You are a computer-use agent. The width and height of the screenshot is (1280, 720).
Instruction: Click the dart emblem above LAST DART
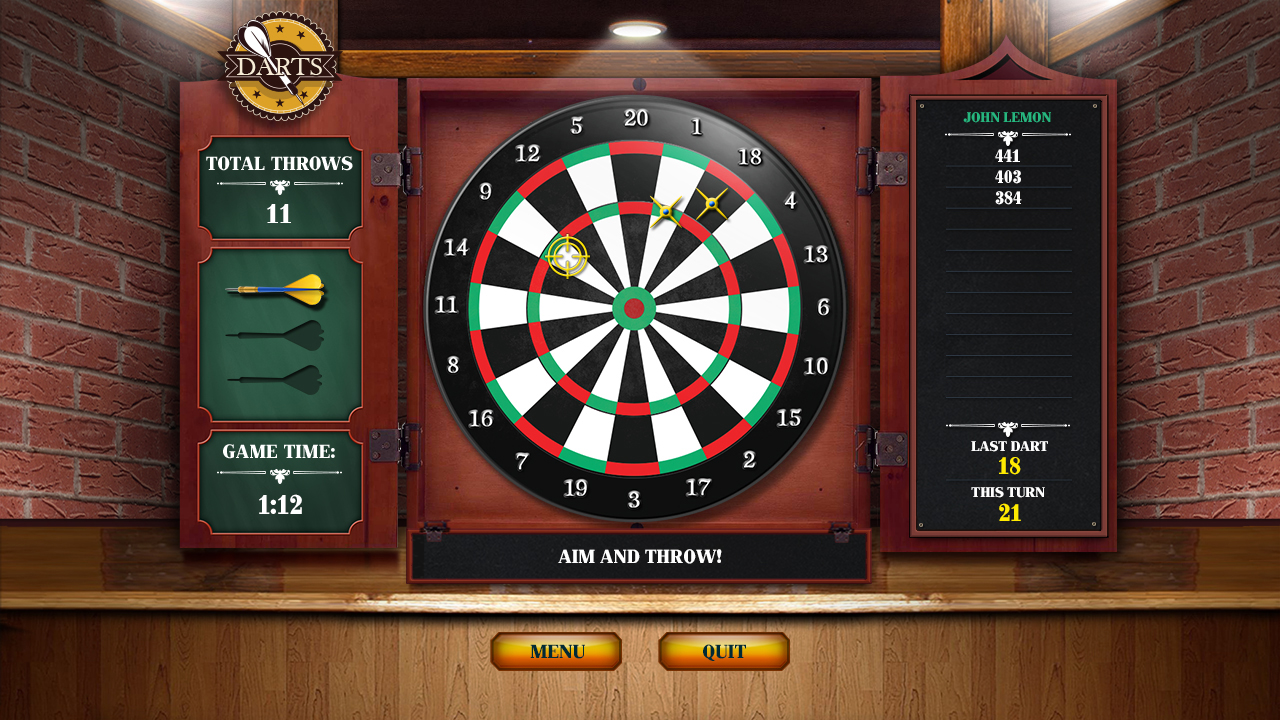[1007, 430]
